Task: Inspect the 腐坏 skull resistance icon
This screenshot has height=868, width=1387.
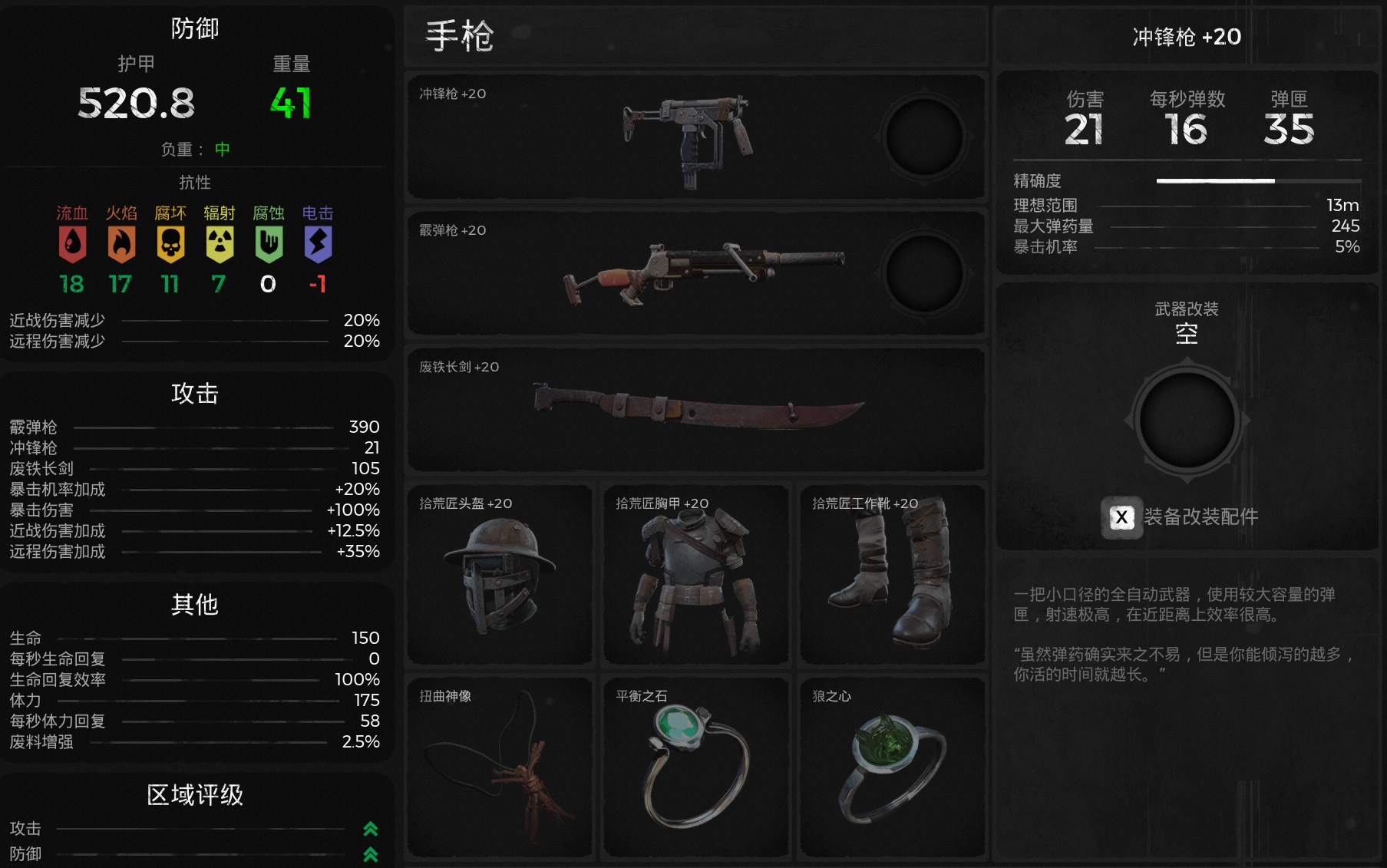Action: tap(170, 244)
